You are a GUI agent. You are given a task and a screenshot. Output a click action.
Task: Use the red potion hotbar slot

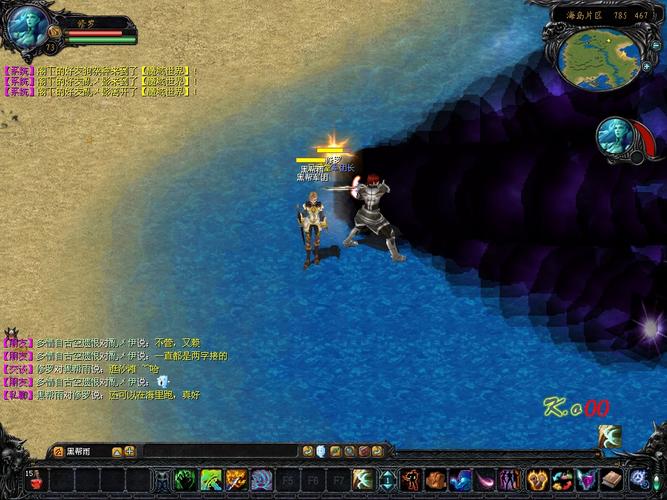click(37, 480)
